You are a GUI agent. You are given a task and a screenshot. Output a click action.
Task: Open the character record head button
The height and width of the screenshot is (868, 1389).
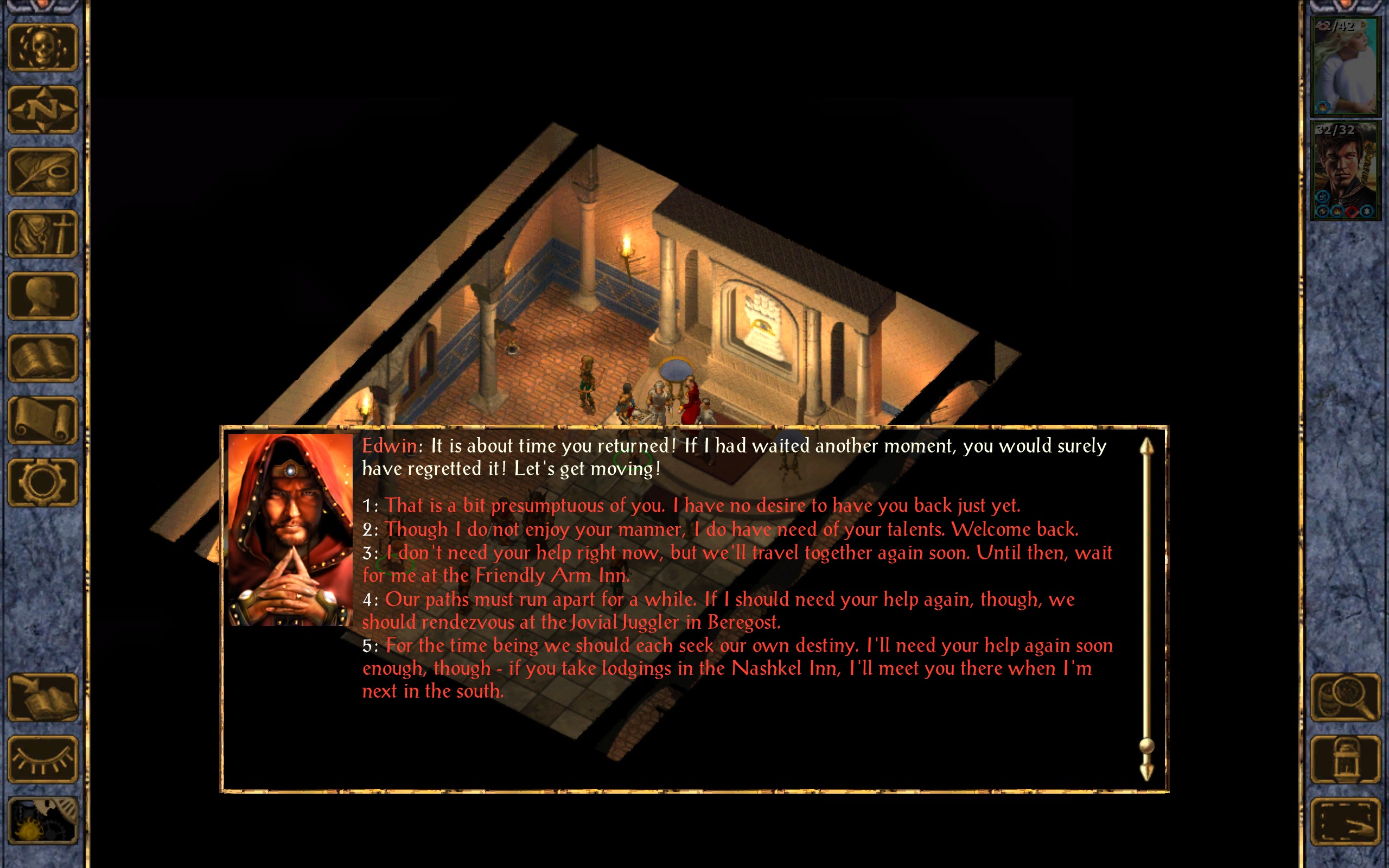pos(42,296)
